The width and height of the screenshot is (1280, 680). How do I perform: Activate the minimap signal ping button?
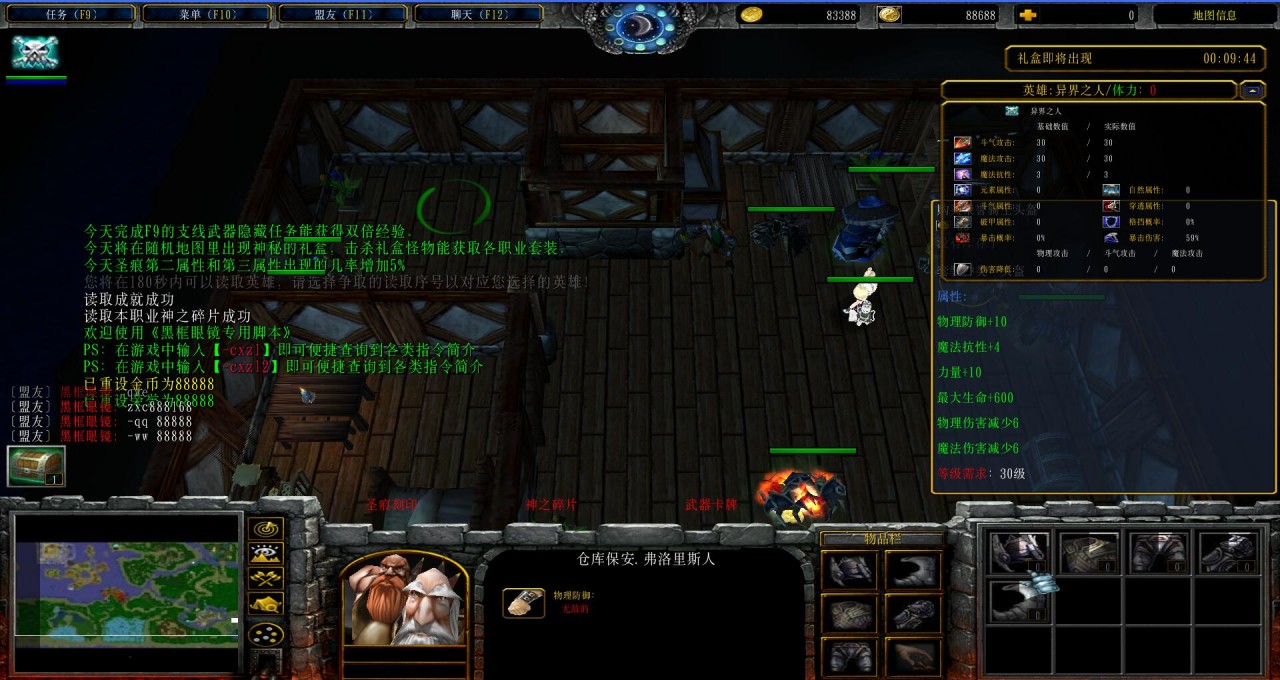pyautogui.click(x=265, y=529)
